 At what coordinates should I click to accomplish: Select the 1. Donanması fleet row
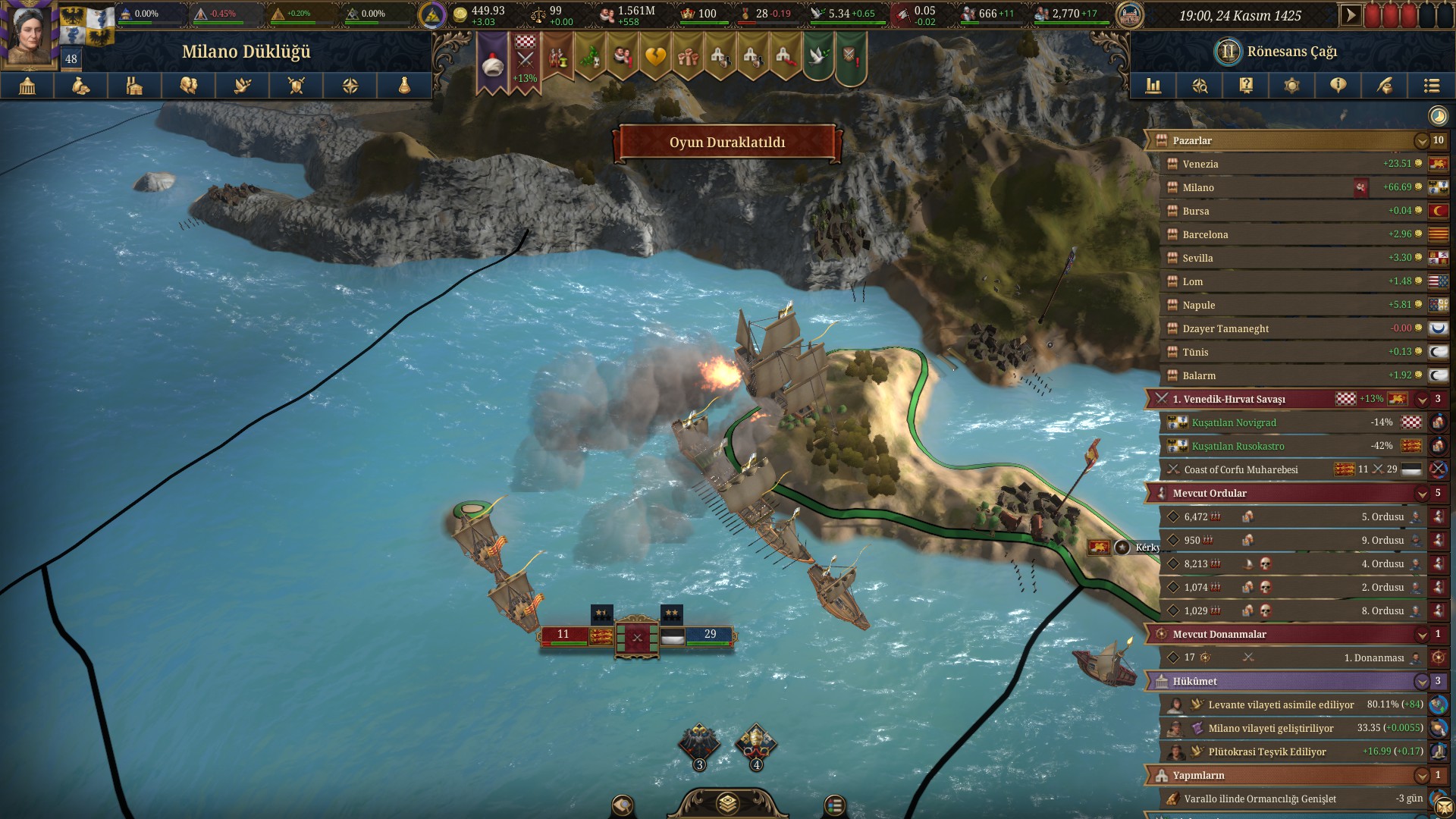(1289, 657)
